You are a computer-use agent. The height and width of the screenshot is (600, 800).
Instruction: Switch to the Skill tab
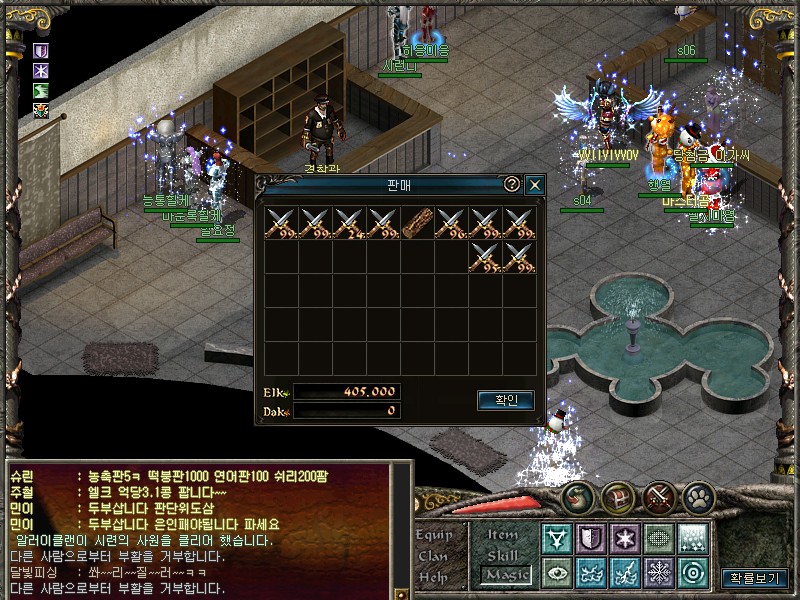503,555
